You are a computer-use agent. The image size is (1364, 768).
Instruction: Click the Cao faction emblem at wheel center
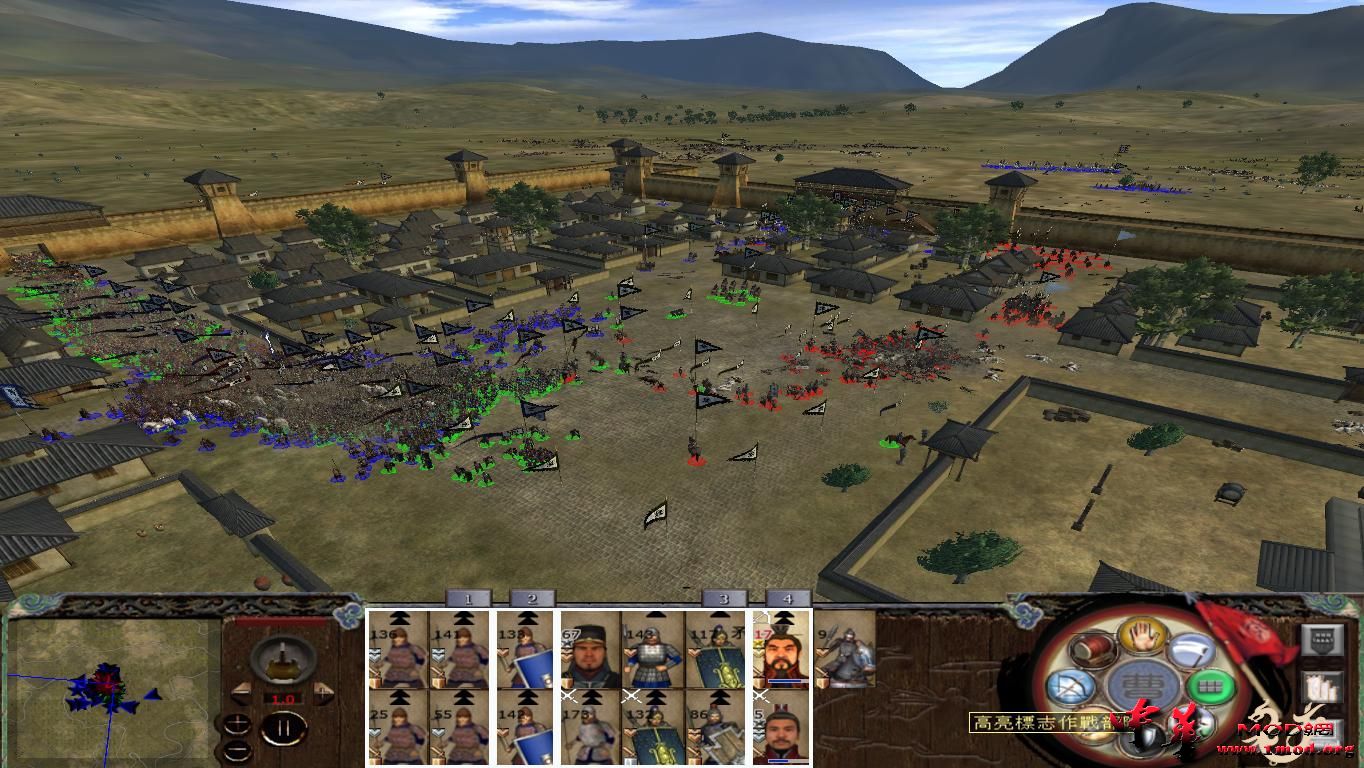(x=1143, y=683)
